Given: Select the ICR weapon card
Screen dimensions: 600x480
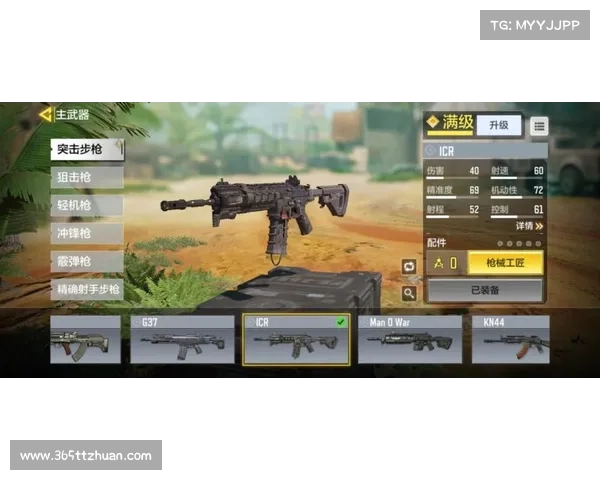Looking at the screenshot, I should tap(296, 339).
